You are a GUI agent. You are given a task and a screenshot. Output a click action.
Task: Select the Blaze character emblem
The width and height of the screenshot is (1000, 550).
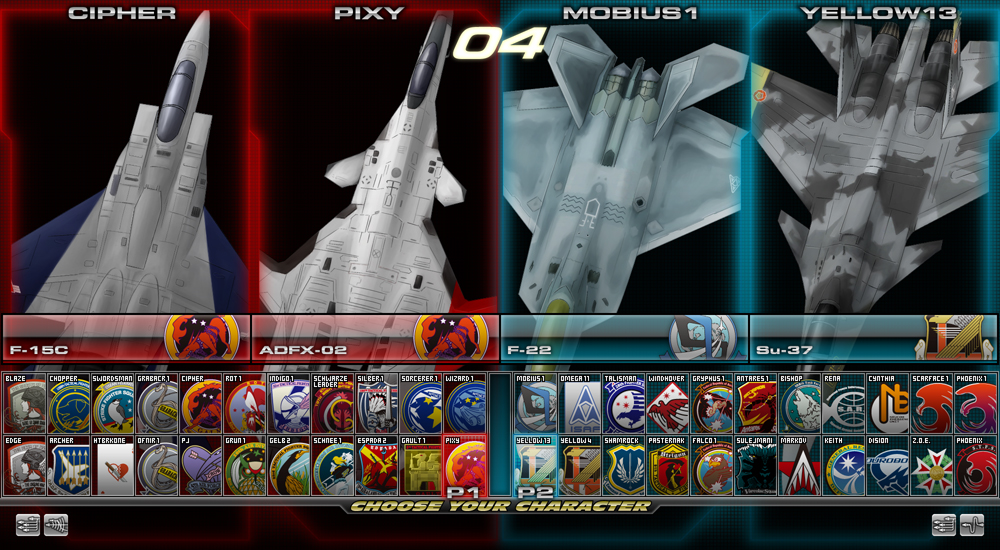[x=24, y=403]
